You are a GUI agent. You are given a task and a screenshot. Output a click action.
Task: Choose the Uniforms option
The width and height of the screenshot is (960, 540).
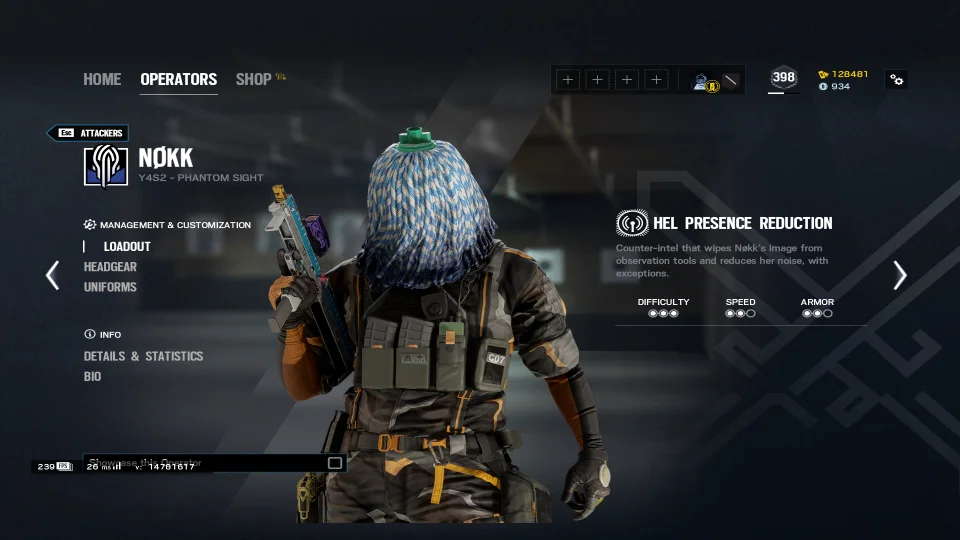click(110, 287)
